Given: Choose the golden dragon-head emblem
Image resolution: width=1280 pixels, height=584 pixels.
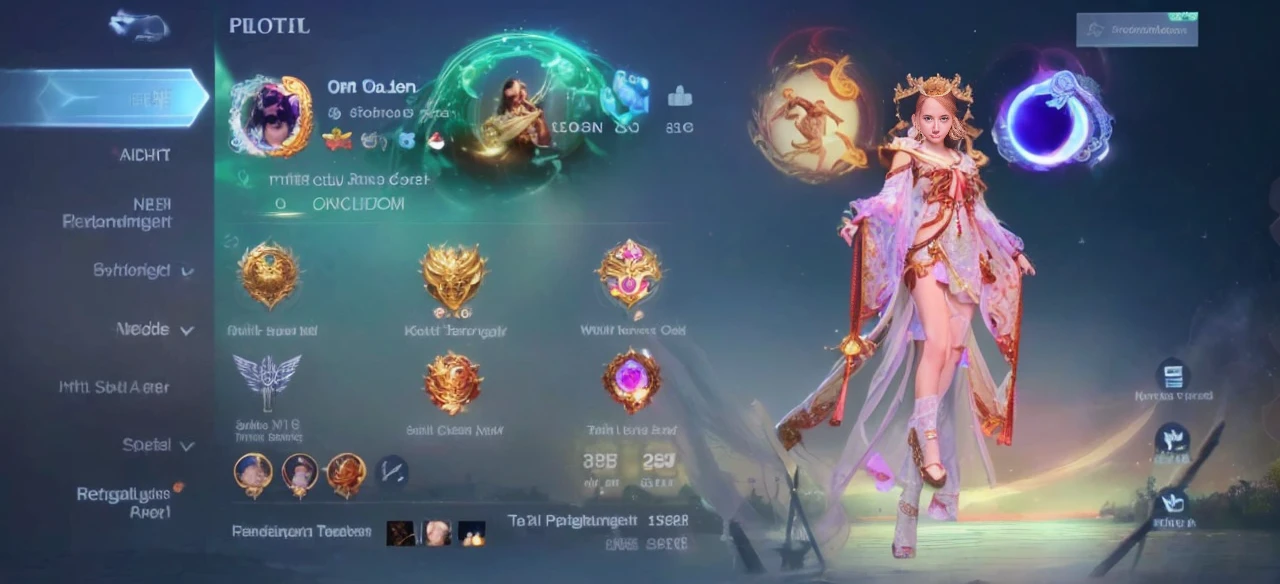Looking at the screenshot, I should pyautogui.click(x=453, y=275).
